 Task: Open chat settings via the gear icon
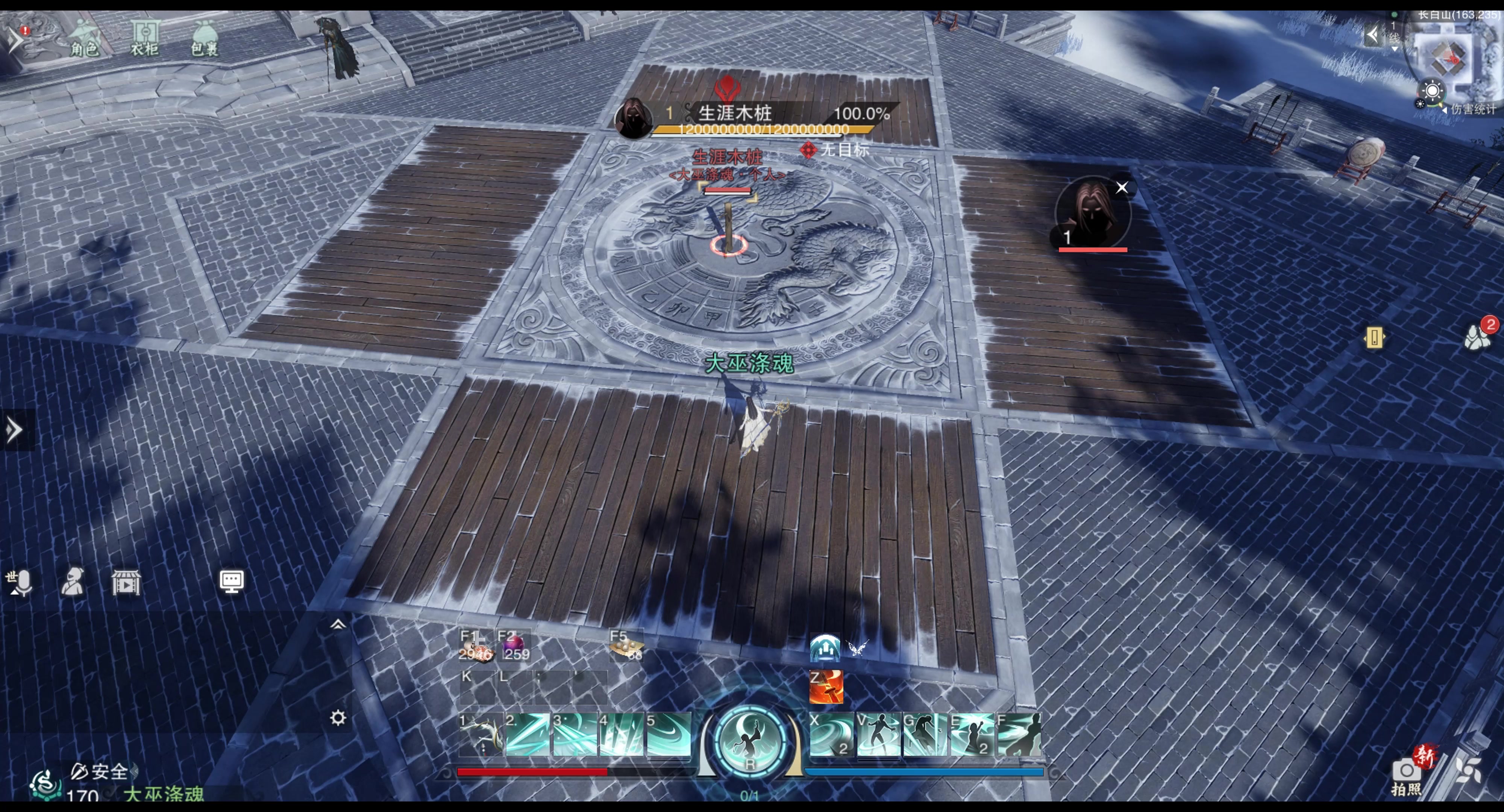click(338, 717)
